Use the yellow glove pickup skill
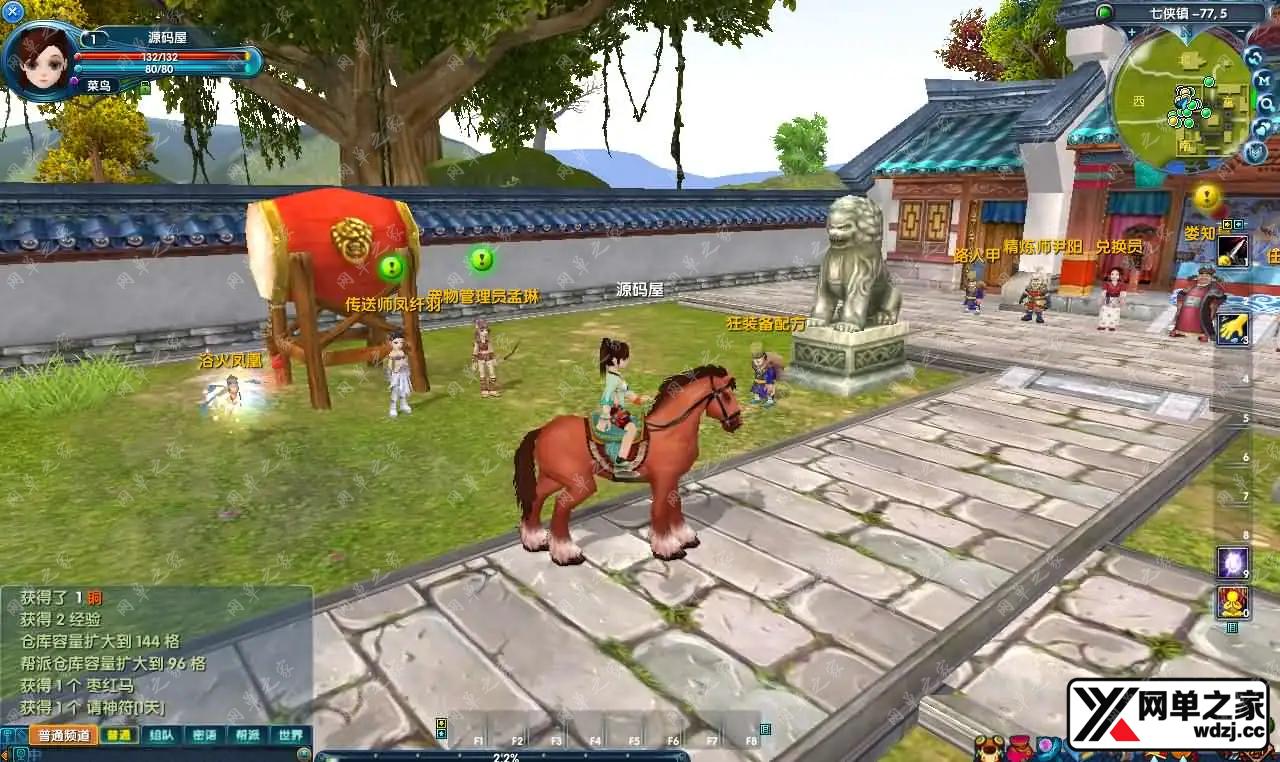 [1232, 327]
